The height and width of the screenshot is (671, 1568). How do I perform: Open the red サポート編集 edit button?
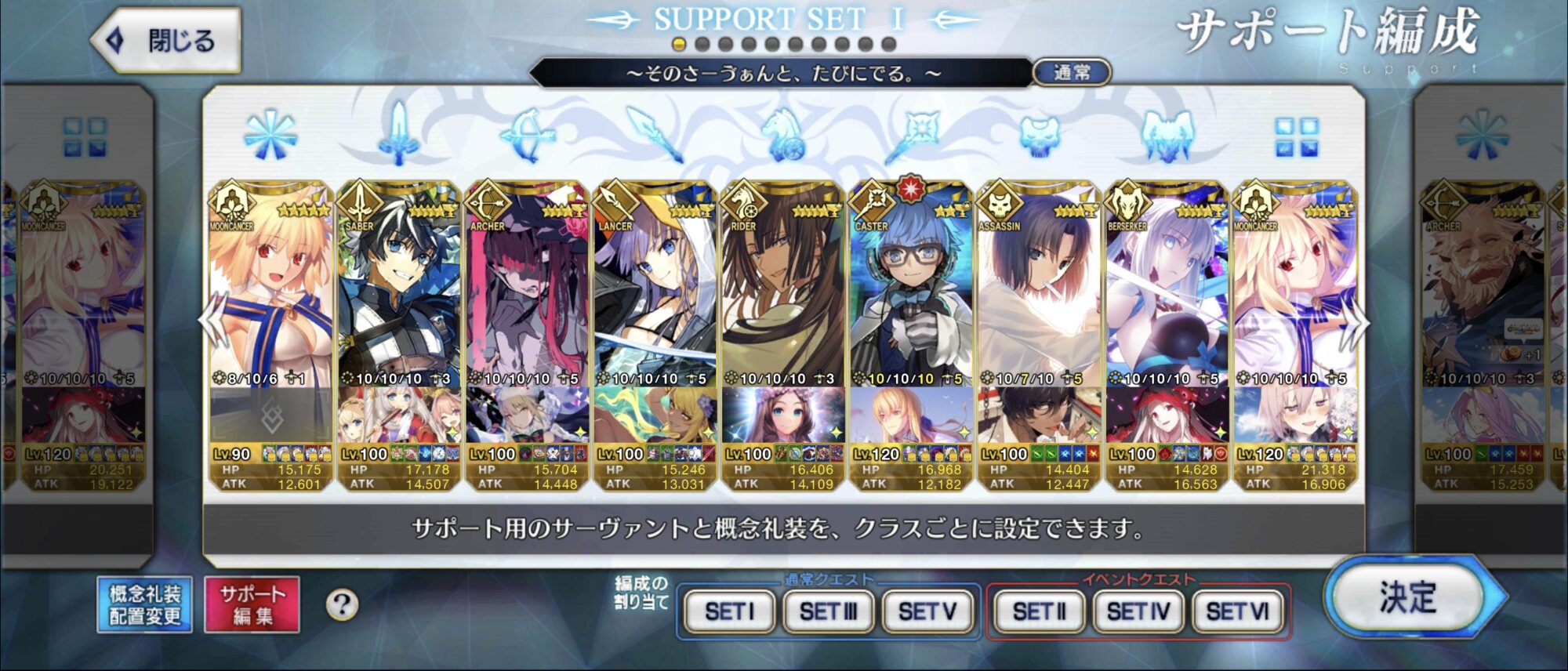(x=252, y=605)
